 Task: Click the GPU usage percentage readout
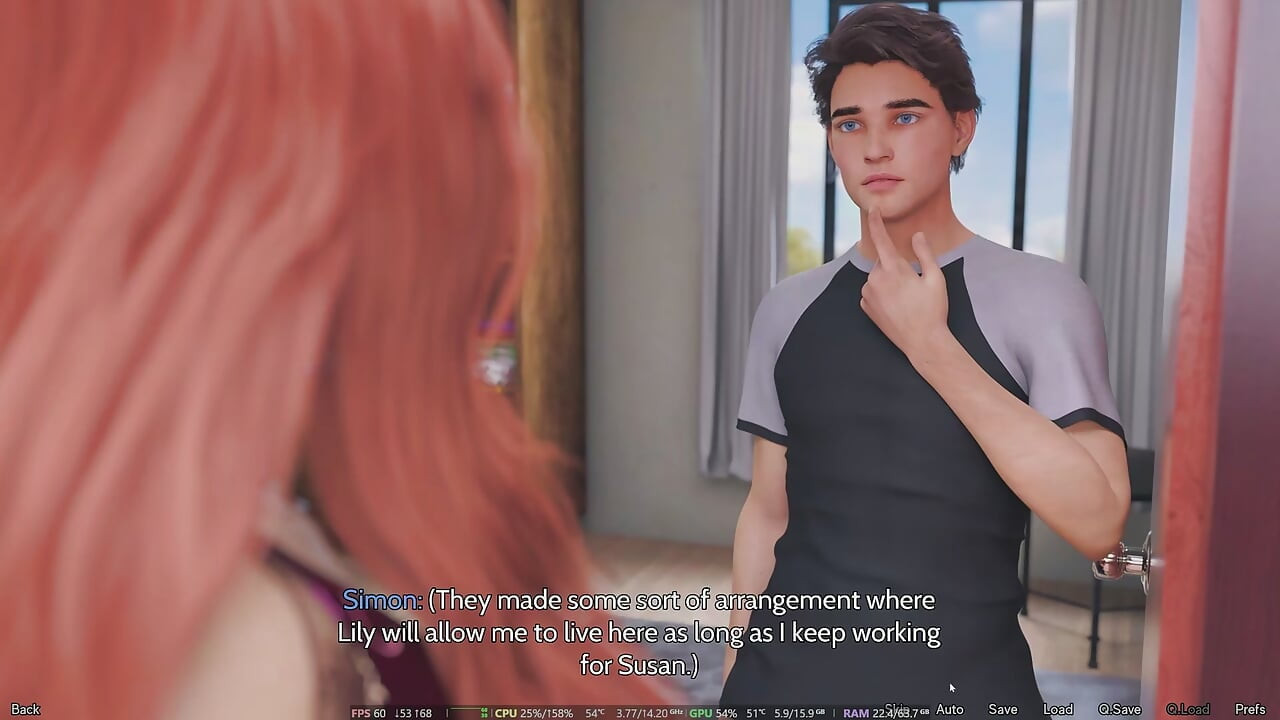727,710
